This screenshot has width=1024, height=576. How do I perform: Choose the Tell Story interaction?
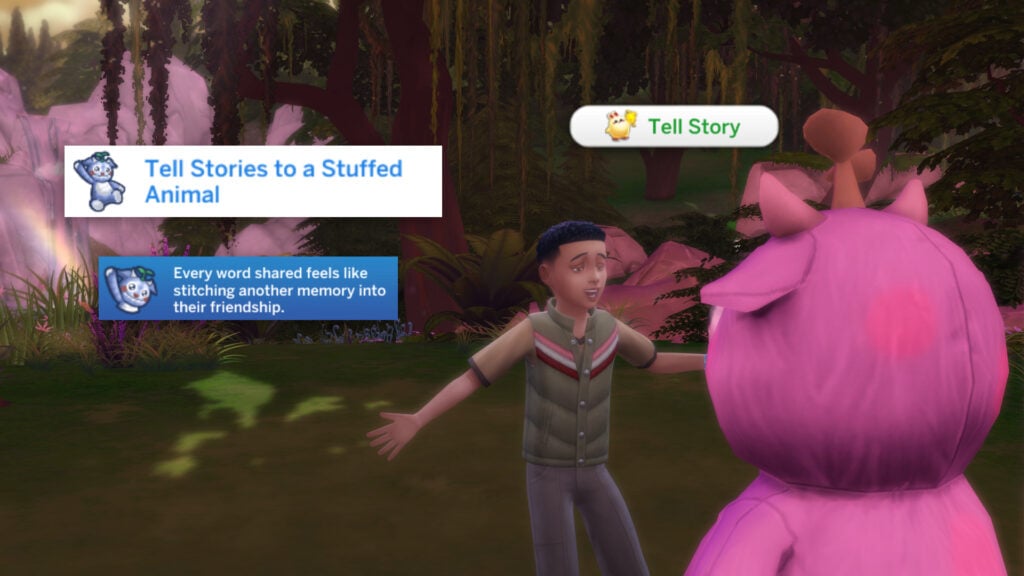click(674, 127)
